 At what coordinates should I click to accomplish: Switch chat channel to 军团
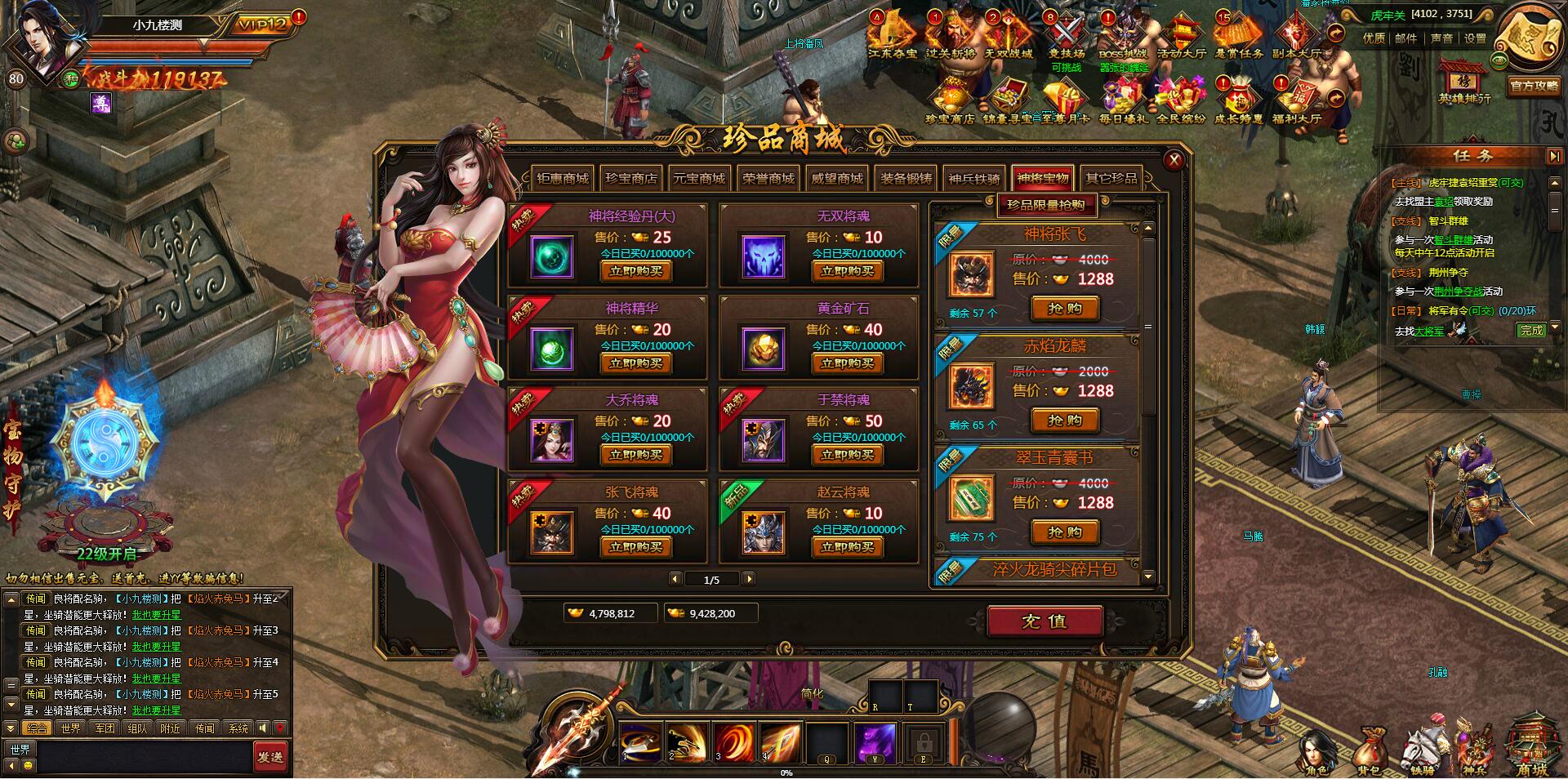pyautogui.click(x=105, y=728)
